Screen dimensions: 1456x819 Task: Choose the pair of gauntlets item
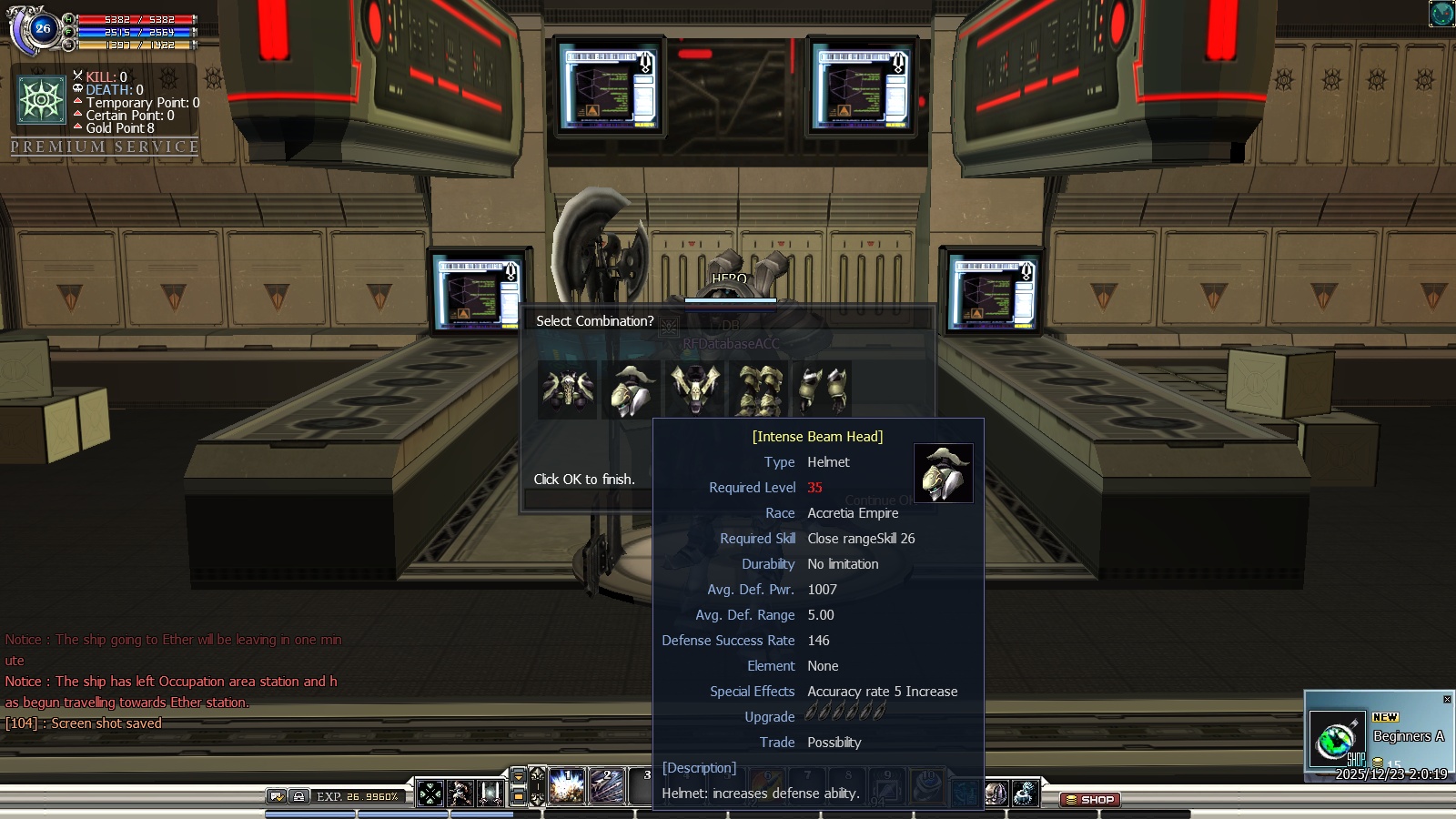823,389
